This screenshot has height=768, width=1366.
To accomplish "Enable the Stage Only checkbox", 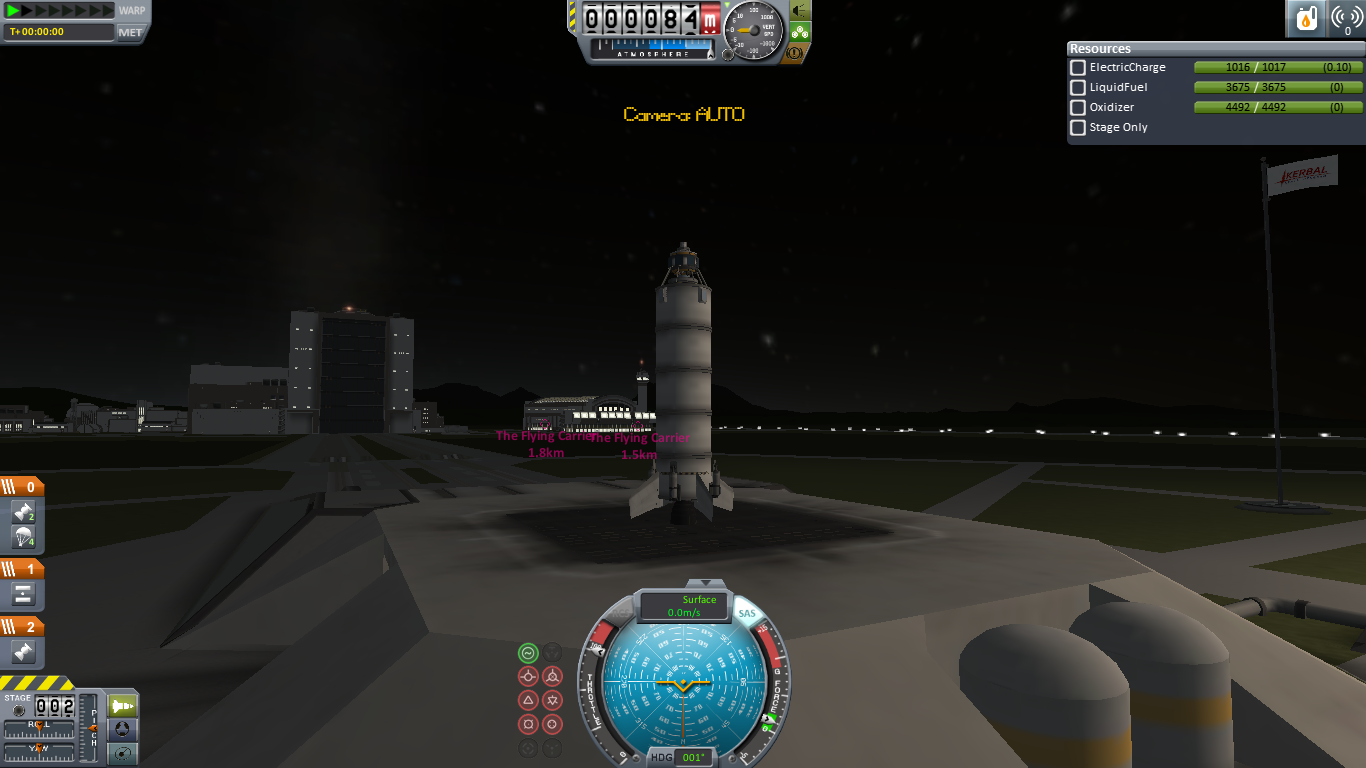I will [x=1078, y=128].
